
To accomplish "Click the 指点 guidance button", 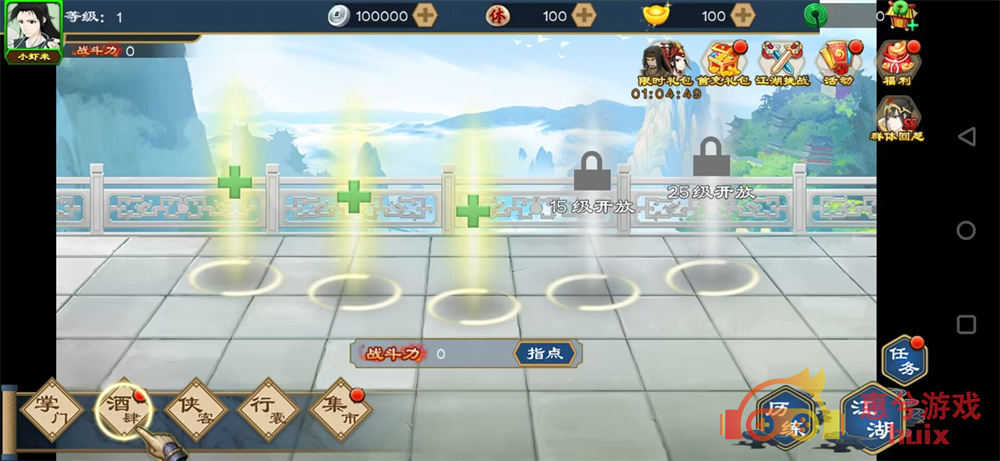I will tap(544, 353).
